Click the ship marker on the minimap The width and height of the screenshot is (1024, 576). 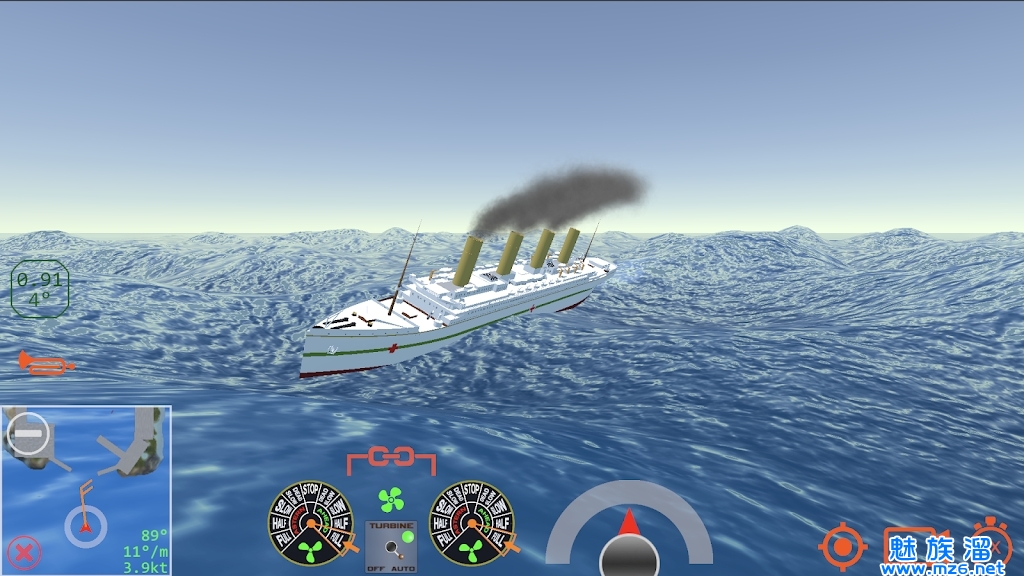(x=86, y=524)
